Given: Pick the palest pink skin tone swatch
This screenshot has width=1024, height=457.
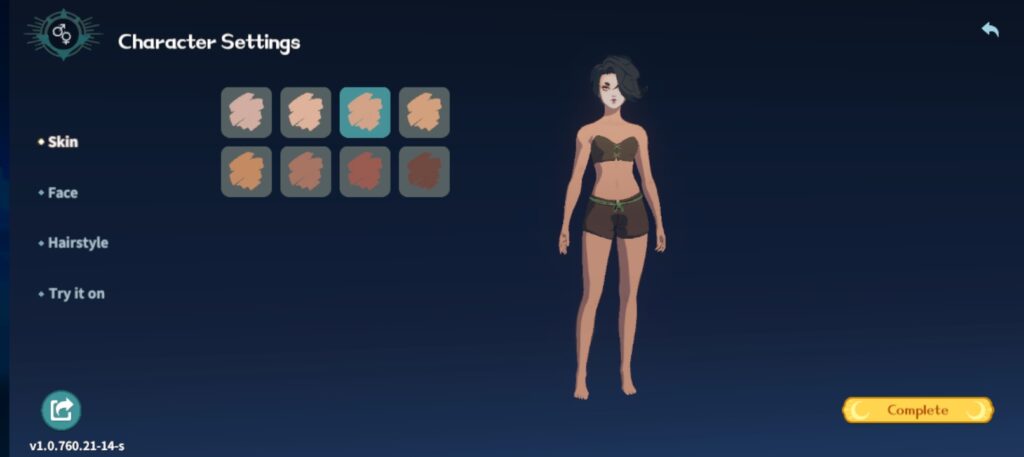Looking at the screenshot, I should pyautogui.click(x=246, y=112).
